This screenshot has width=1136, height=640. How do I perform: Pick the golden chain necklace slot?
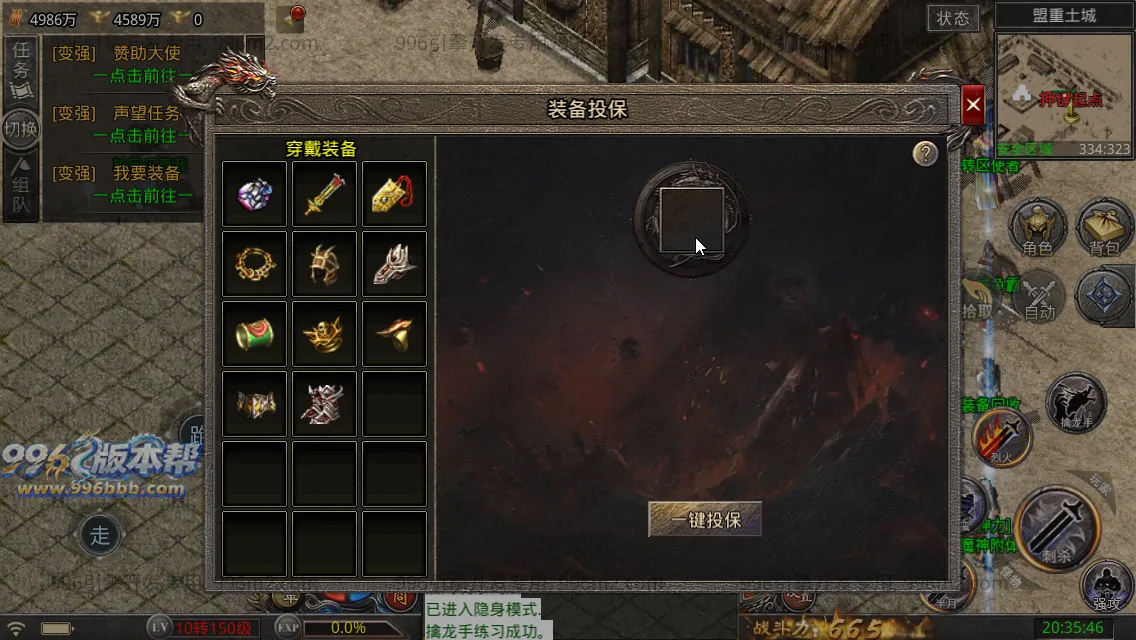coord(255,264)
